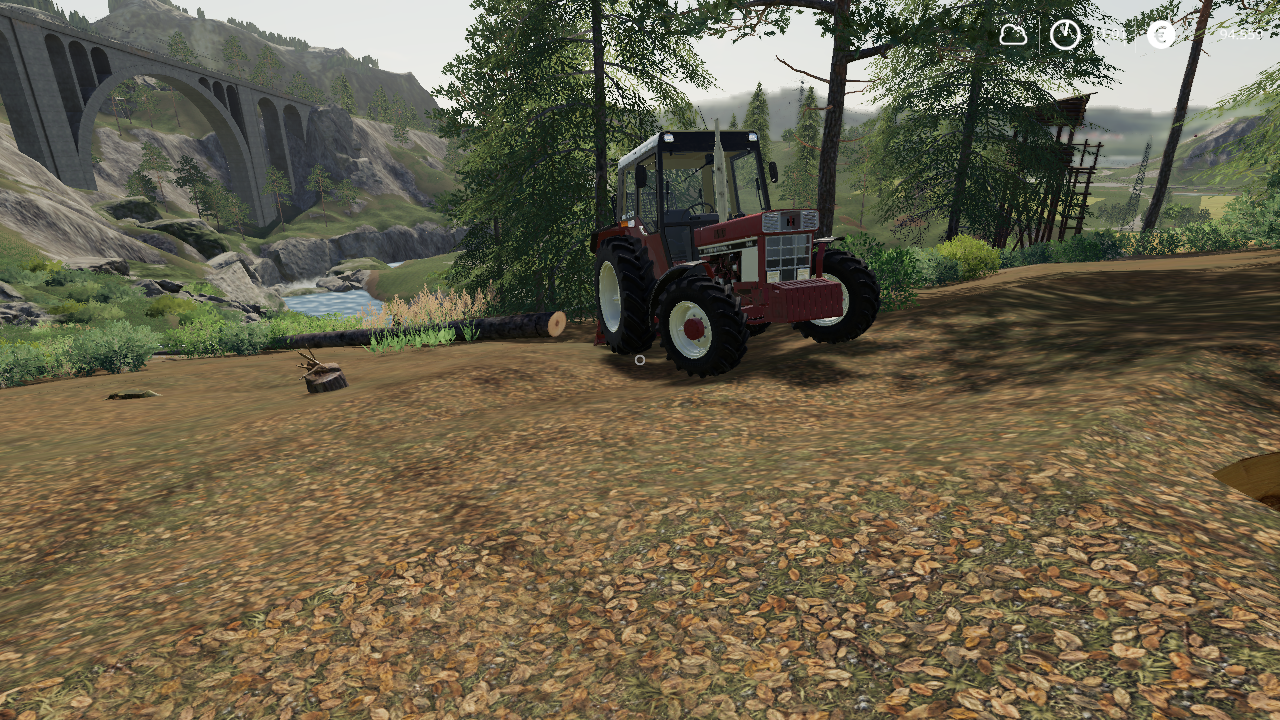Click the euro money icon
Screen dimensions: 1280x720
[1161, 35]
